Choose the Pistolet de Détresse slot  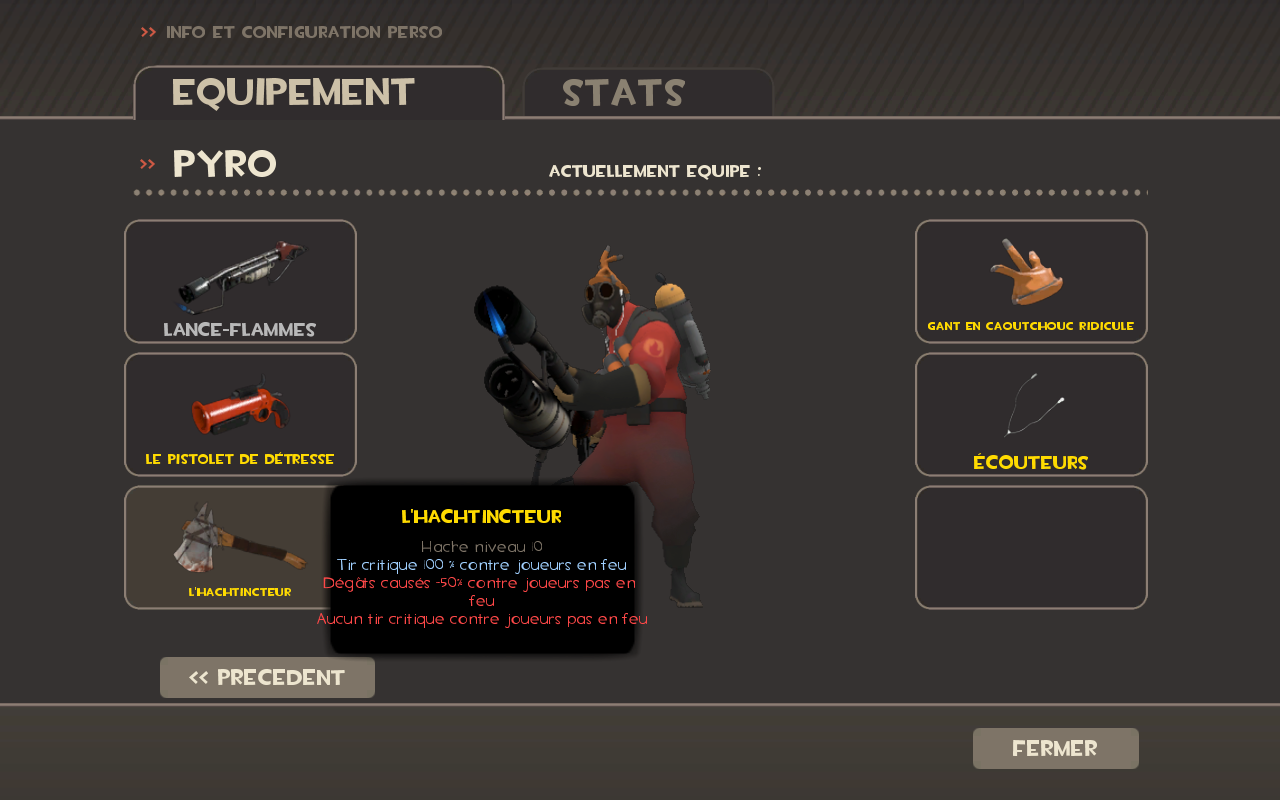pos(240,414)
